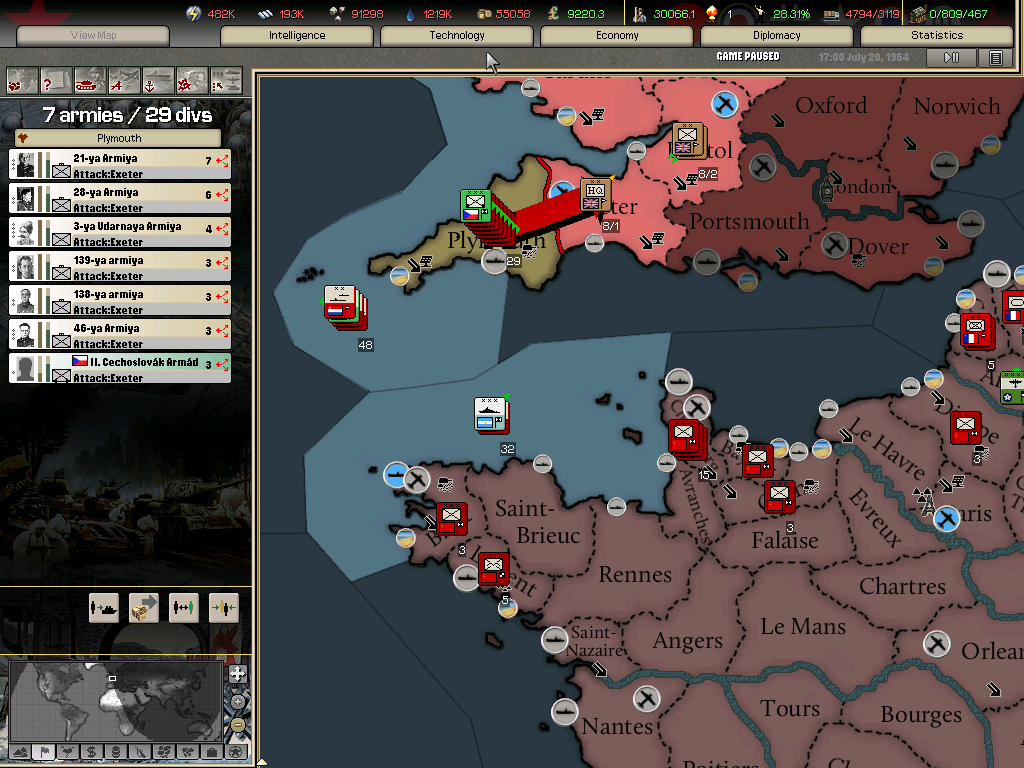Select the 21-ya Armiya army row
Viewport: 1024px width, 768px height.
point(120,164)
